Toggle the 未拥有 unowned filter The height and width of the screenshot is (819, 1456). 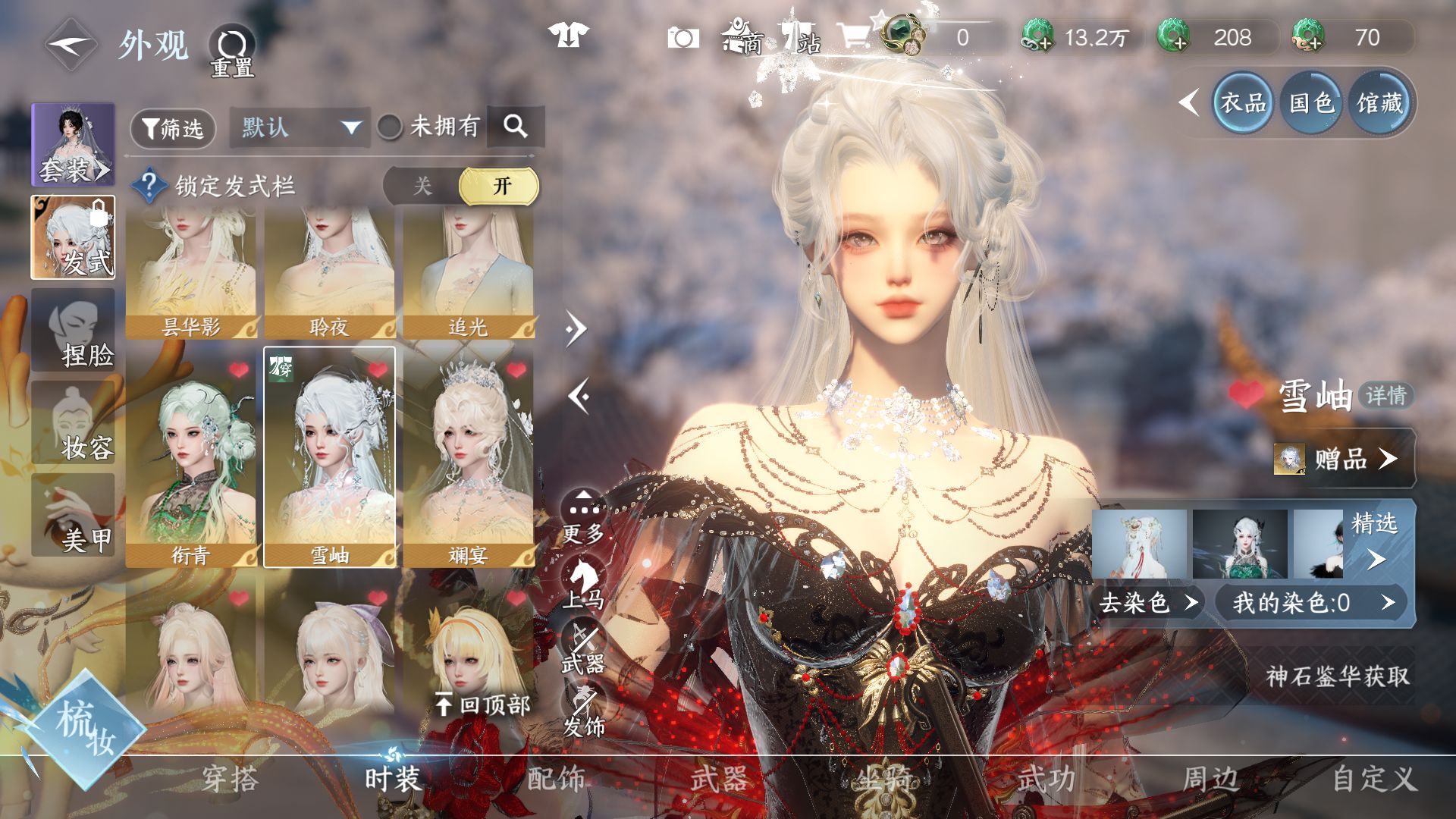click(x=391, y=127)
